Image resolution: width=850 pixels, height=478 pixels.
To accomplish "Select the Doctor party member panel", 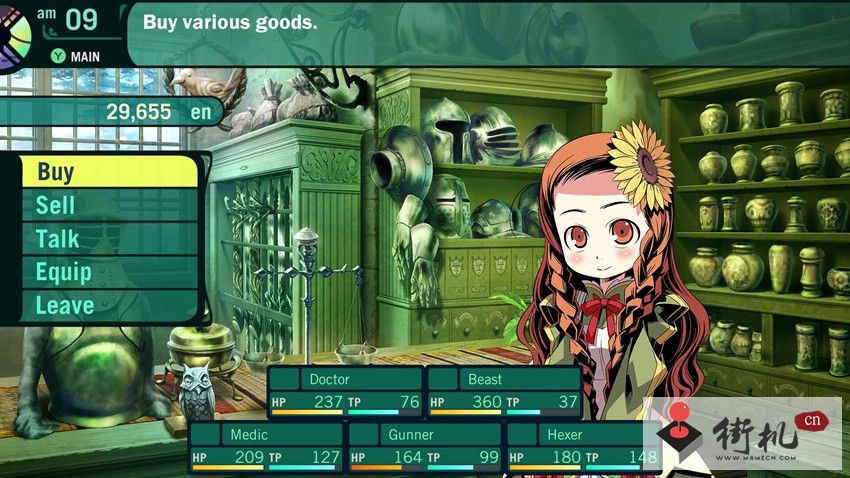I will tap(346, 392).
